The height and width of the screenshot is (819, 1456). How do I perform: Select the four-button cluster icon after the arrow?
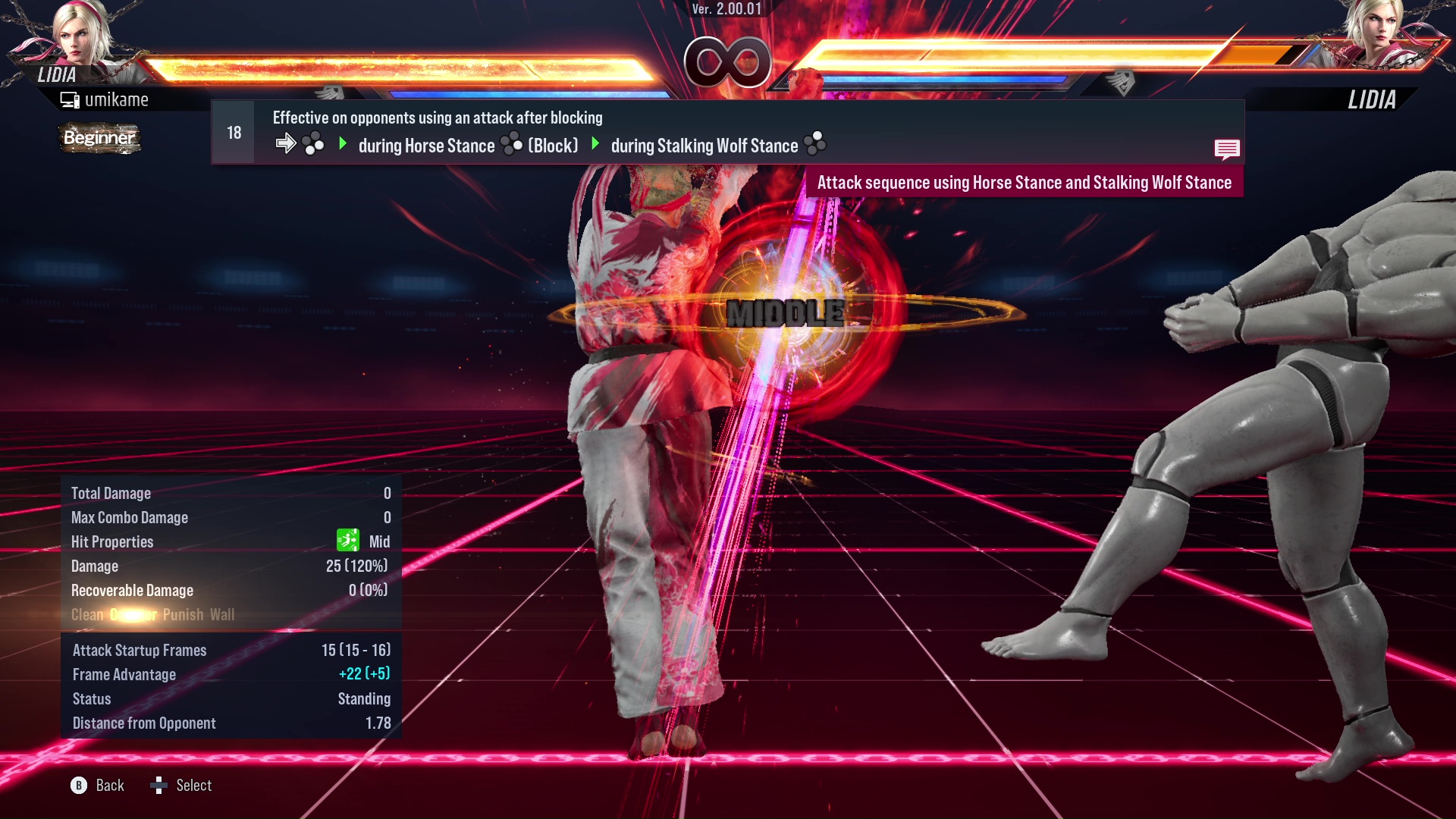(x=313, y=143)
